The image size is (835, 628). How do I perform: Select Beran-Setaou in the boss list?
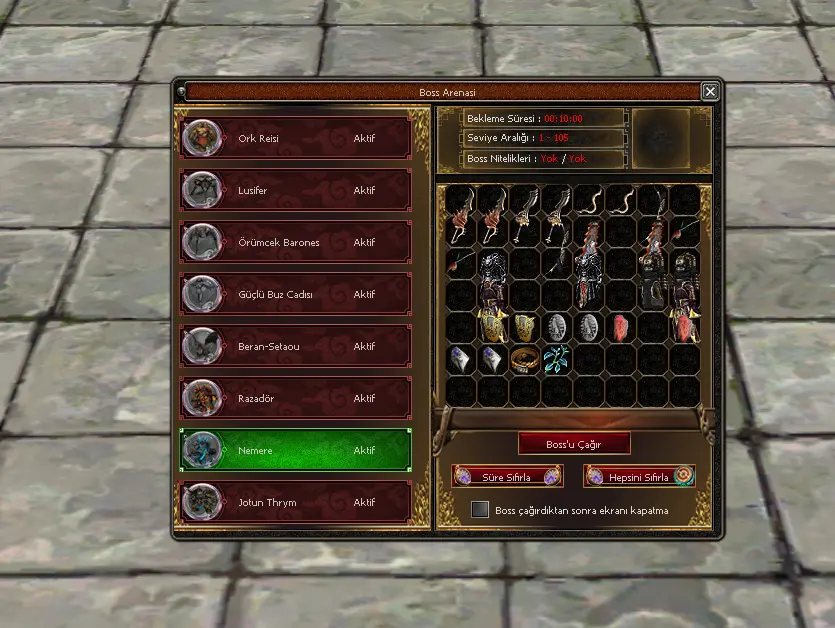296,346
